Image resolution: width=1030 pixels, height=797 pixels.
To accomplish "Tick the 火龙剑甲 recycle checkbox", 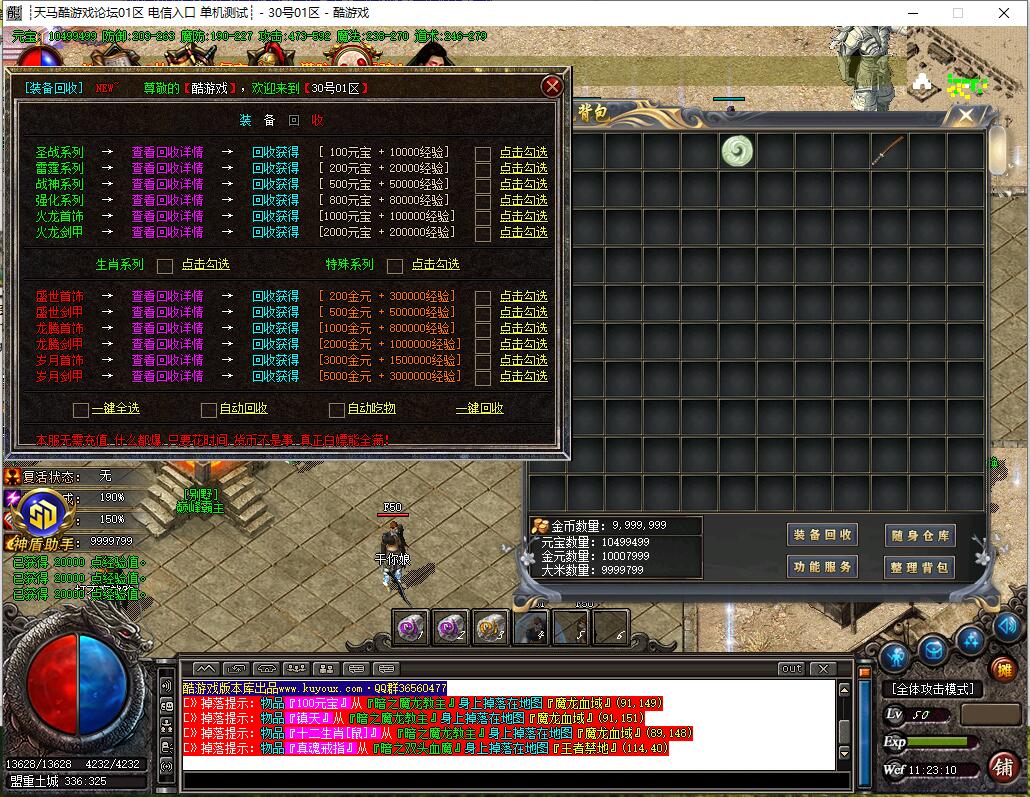I will click(x=483, y=233).
